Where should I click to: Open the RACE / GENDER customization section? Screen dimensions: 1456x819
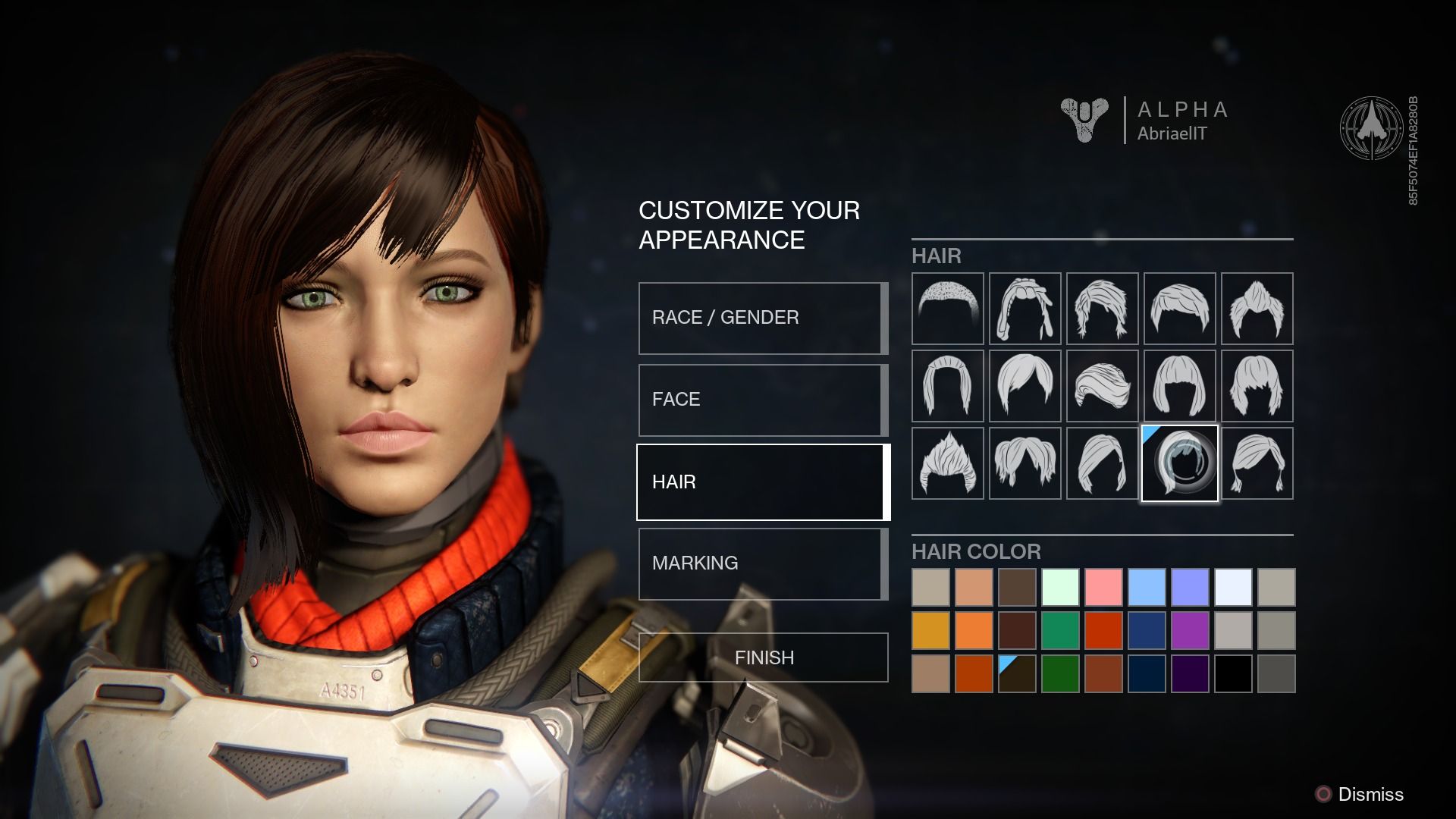[x=761, y=317]
